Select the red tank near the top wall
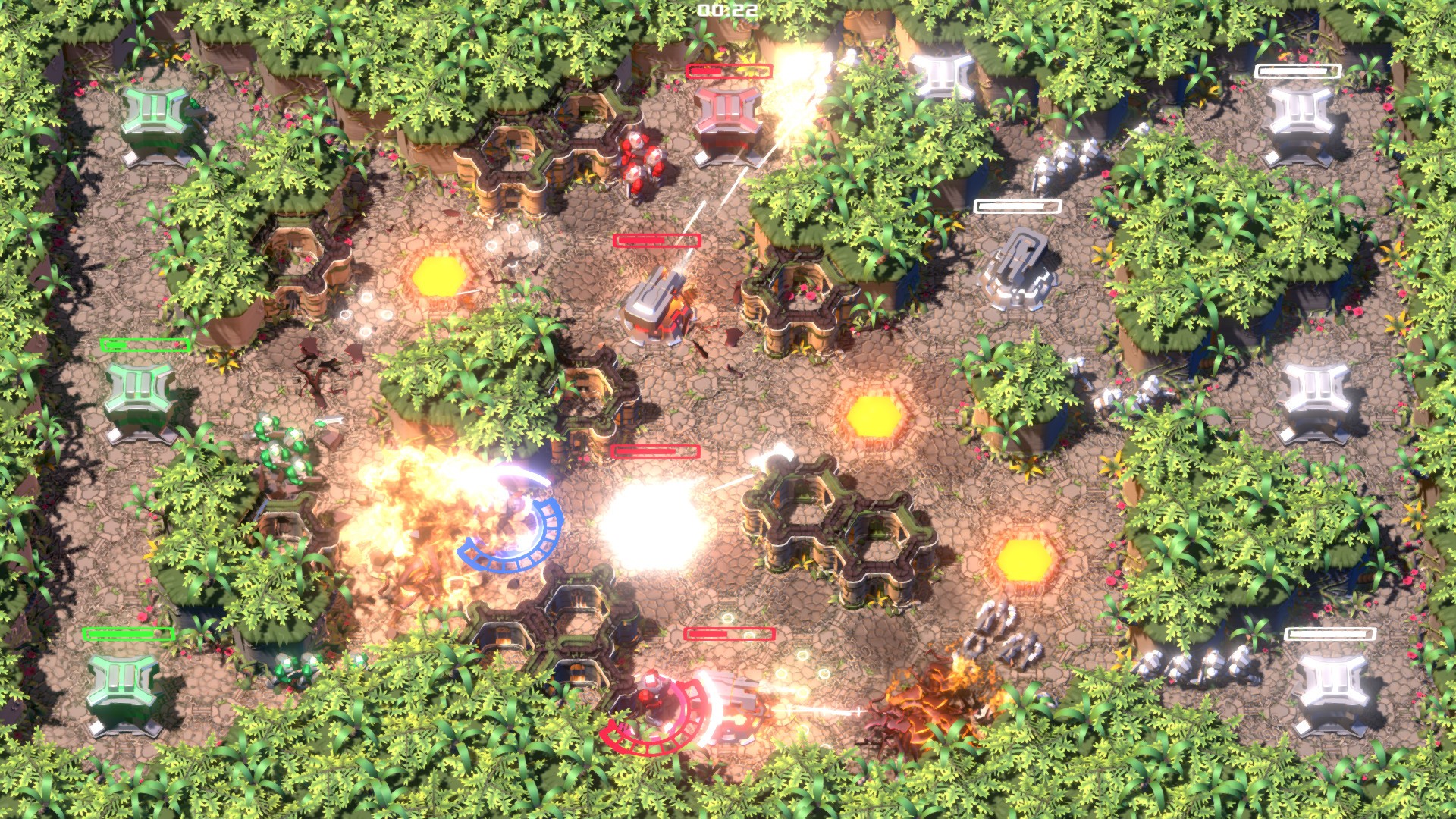Screen dimensions: 1456x819 point(639,163)
